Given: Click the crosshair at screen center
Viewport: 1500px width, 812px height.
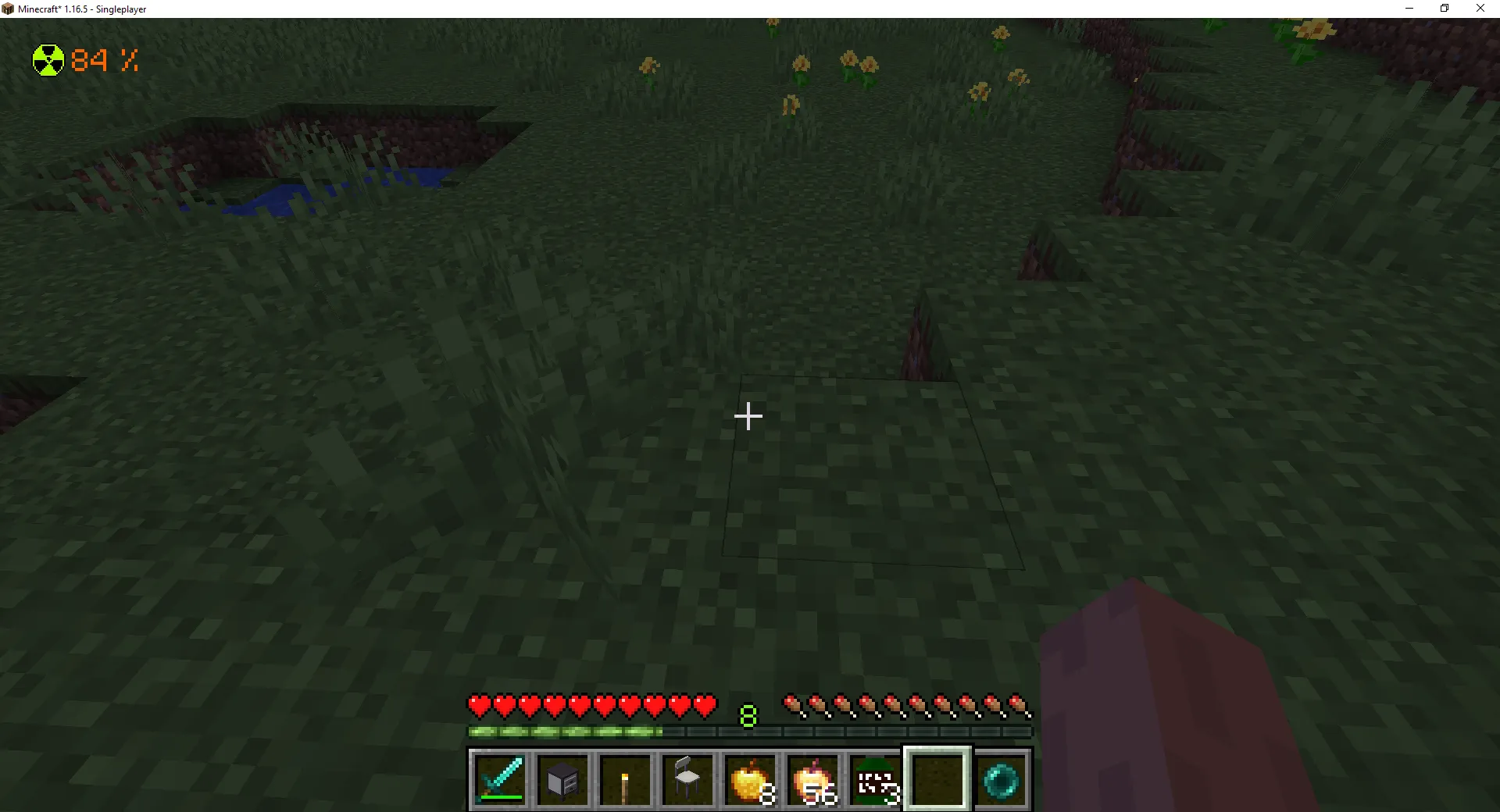Looking at the screenshot, I should click(748, 416).
